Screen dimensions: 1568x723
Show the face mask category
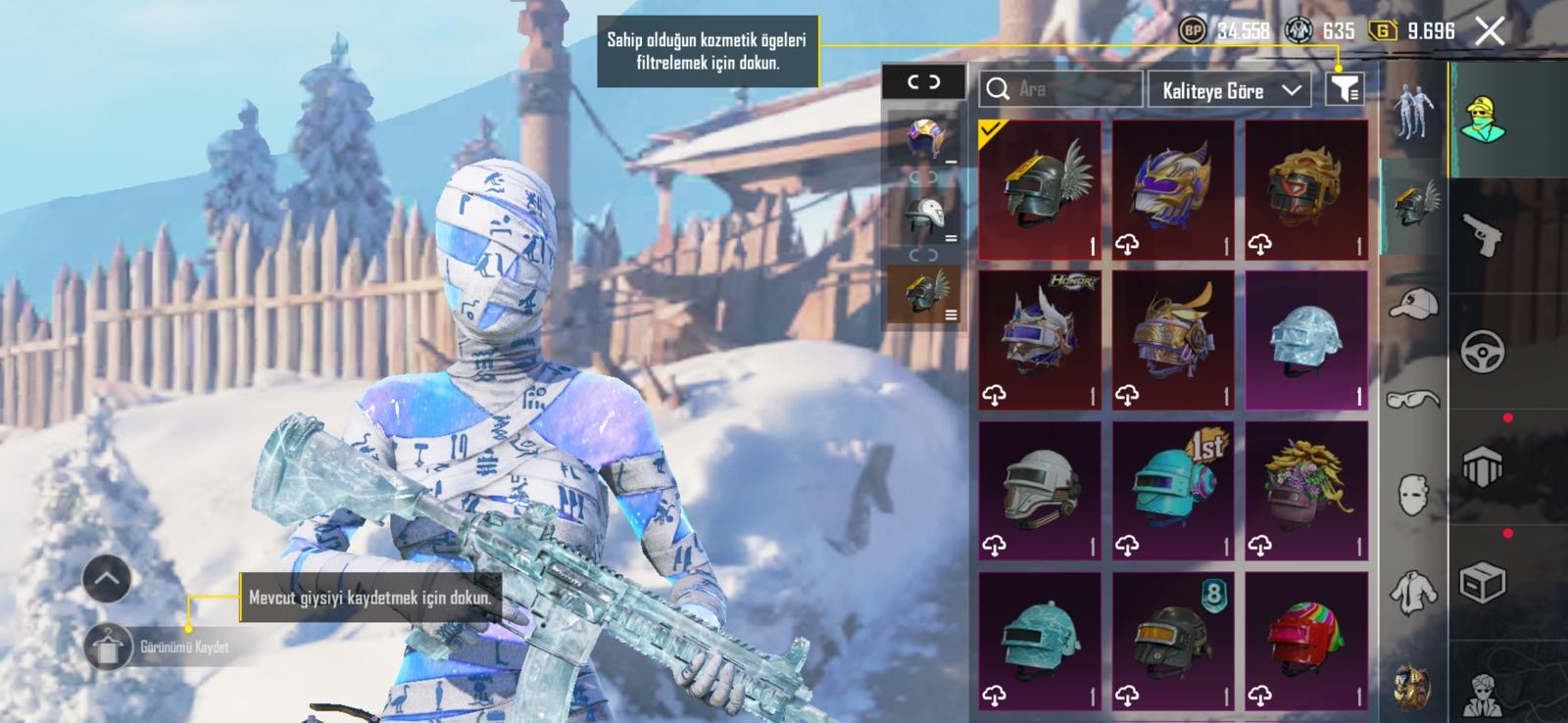click(x=1413, y=496)
